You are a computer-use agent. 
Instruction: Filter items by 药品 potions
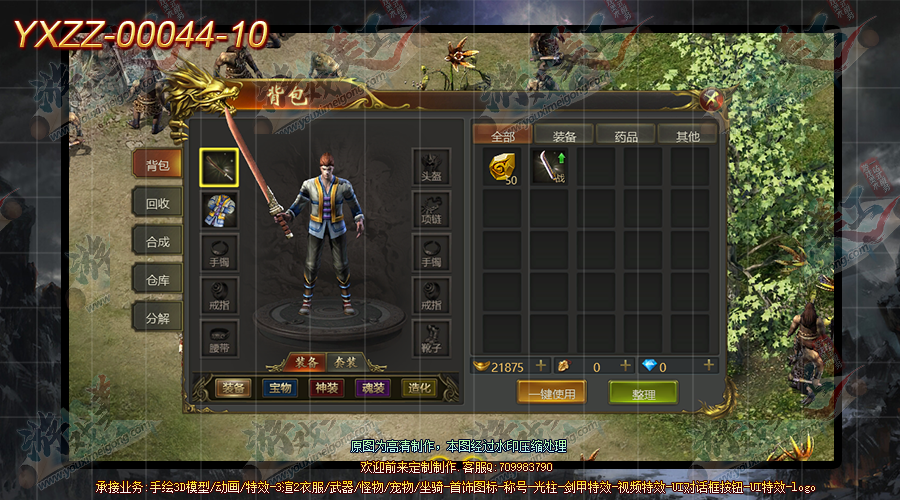625,135
